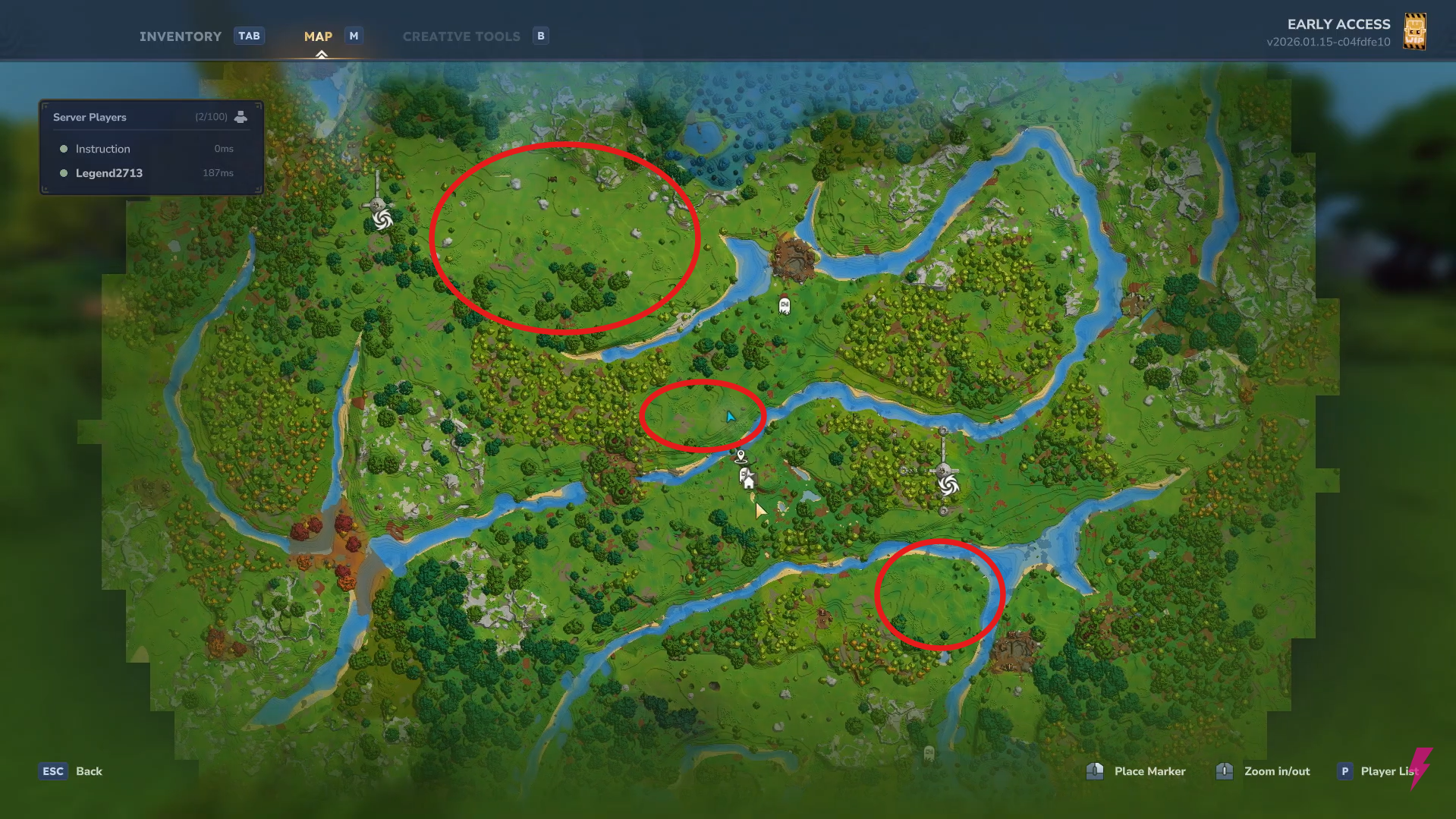
Task: Select the house with star map icon
Action: 747,478
